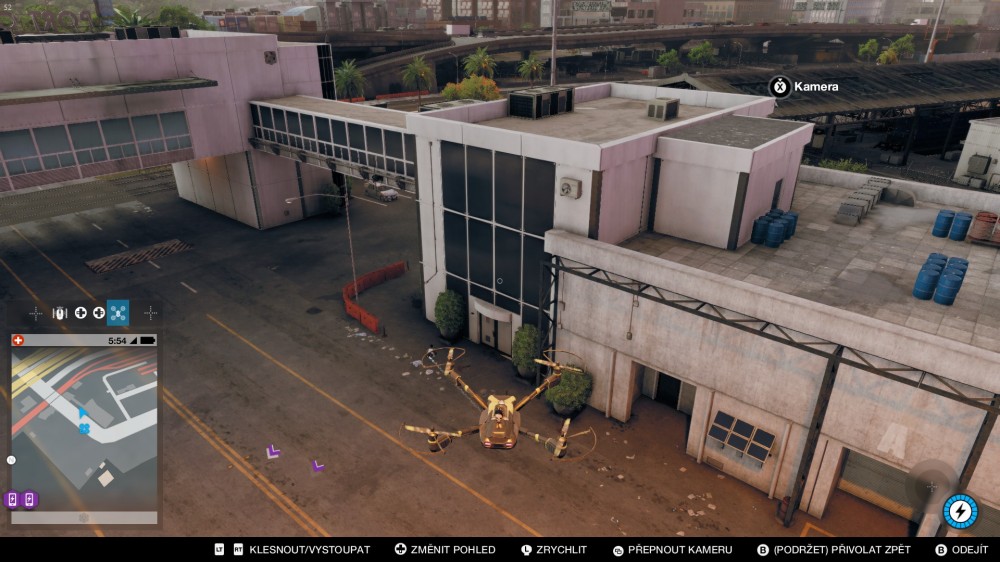1000x562 pixels.
Task: Click the red cross icon on the minimap header
Action: (x=18, y=340)
